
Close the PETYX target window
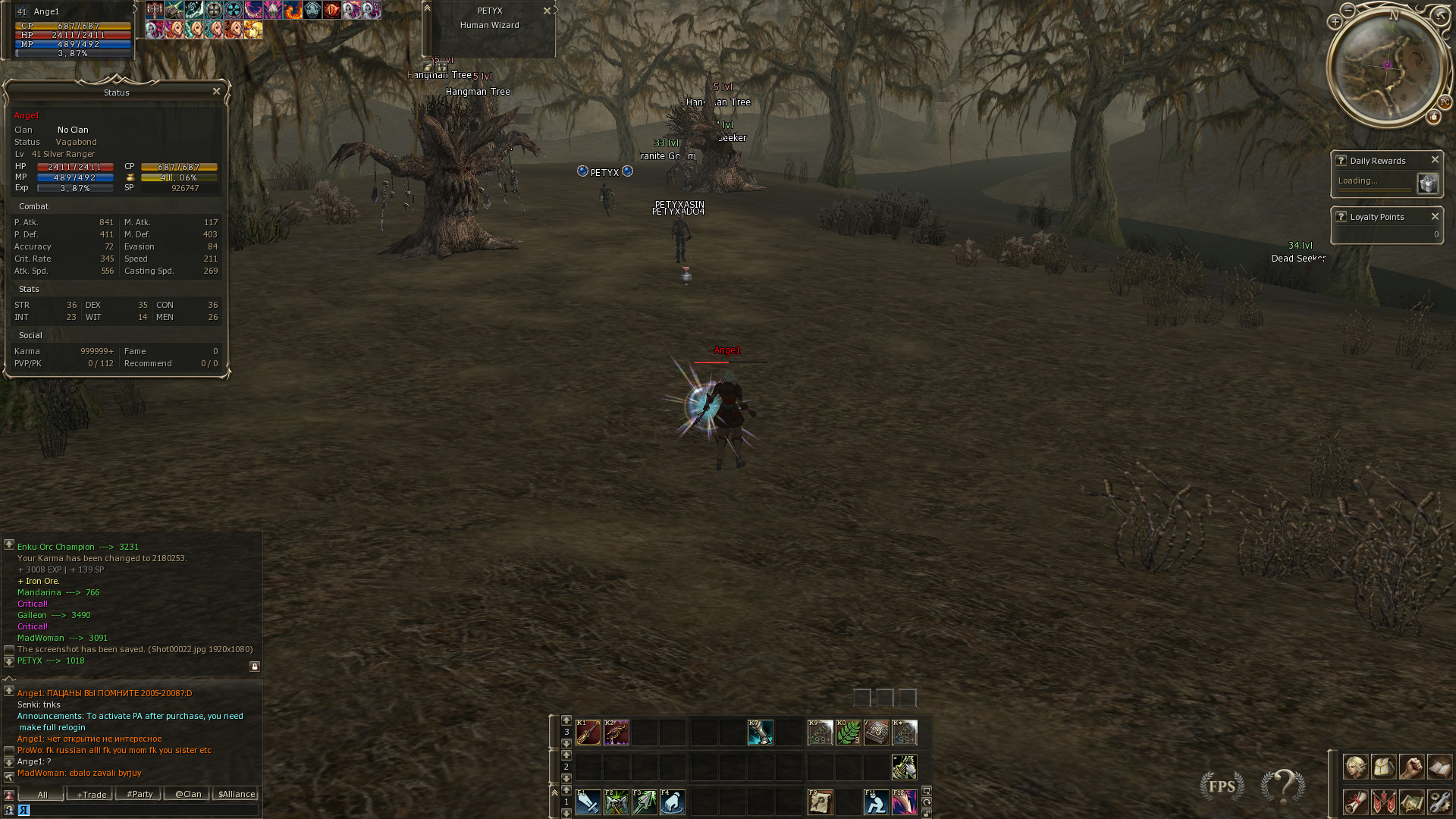pyautogui.click(x=547, y=11)
